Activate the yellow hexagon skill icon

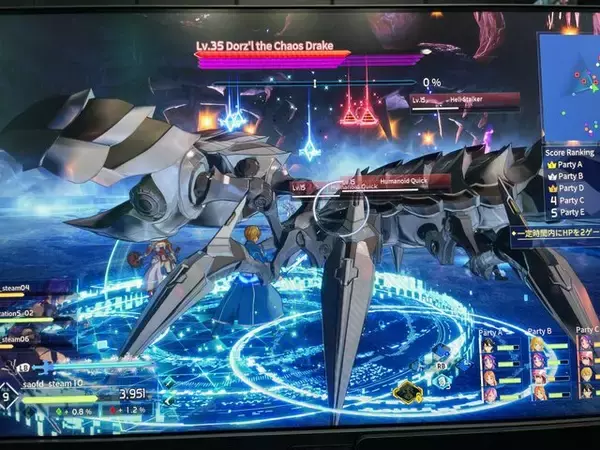click(x=406, y=391)
